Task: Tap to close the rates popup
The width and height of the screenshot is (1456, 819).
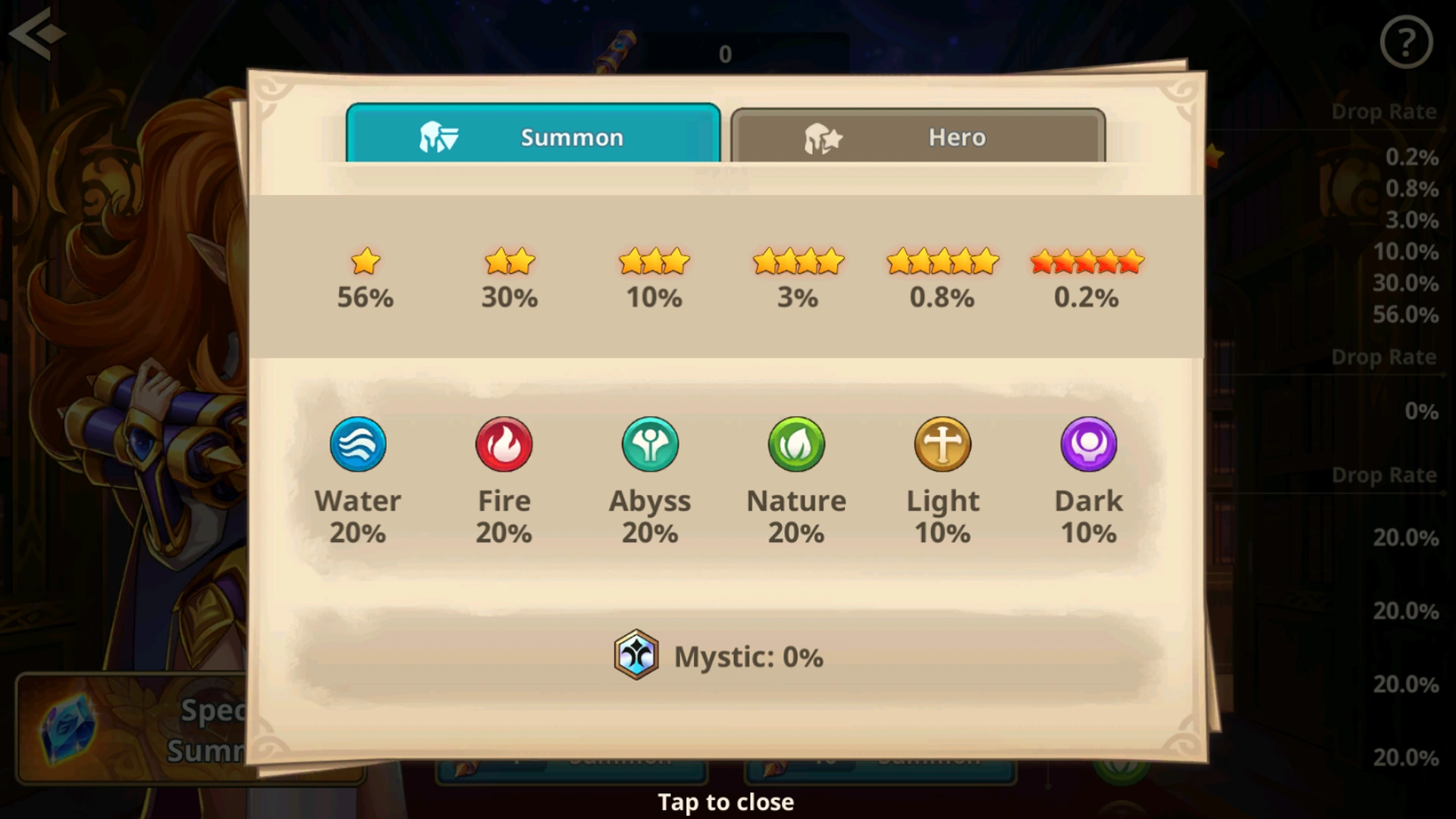Action: (726, 802)
